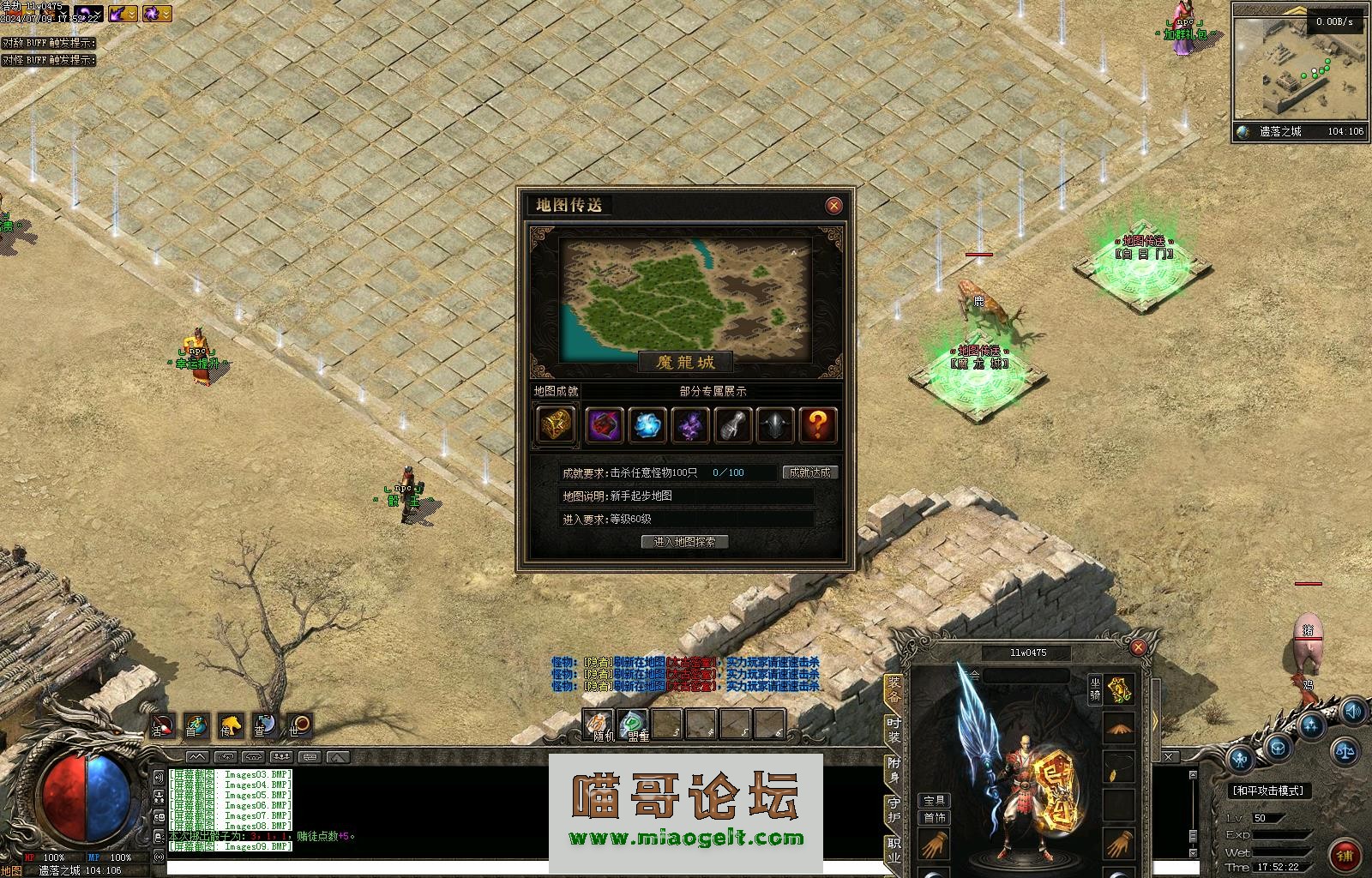The width and height of the screenshot is (1372, 878).
Task: Click the 进入地图探索 enter map button
Action: [684, 542]
